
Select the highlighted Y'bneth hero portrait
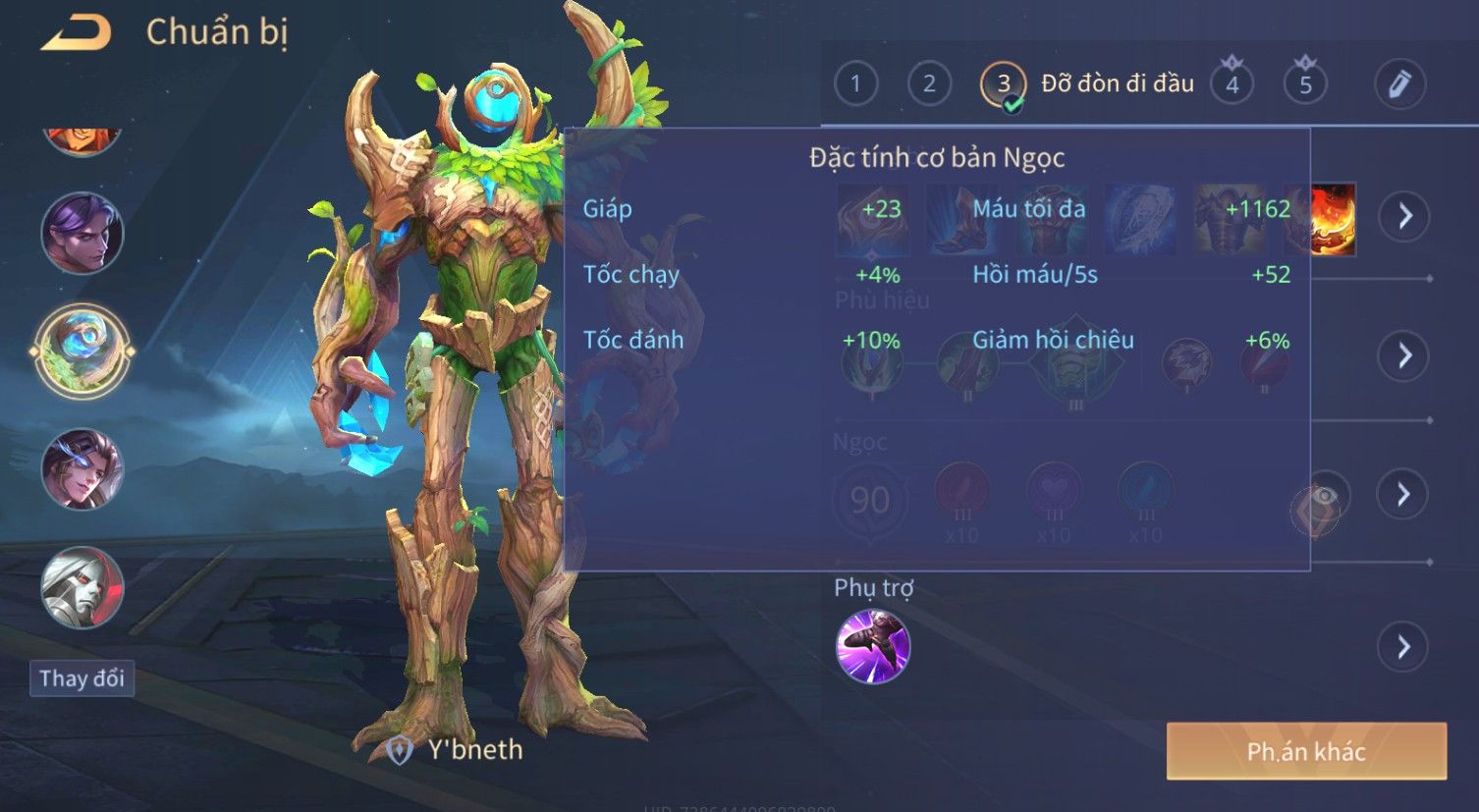[x=82, y=351]
